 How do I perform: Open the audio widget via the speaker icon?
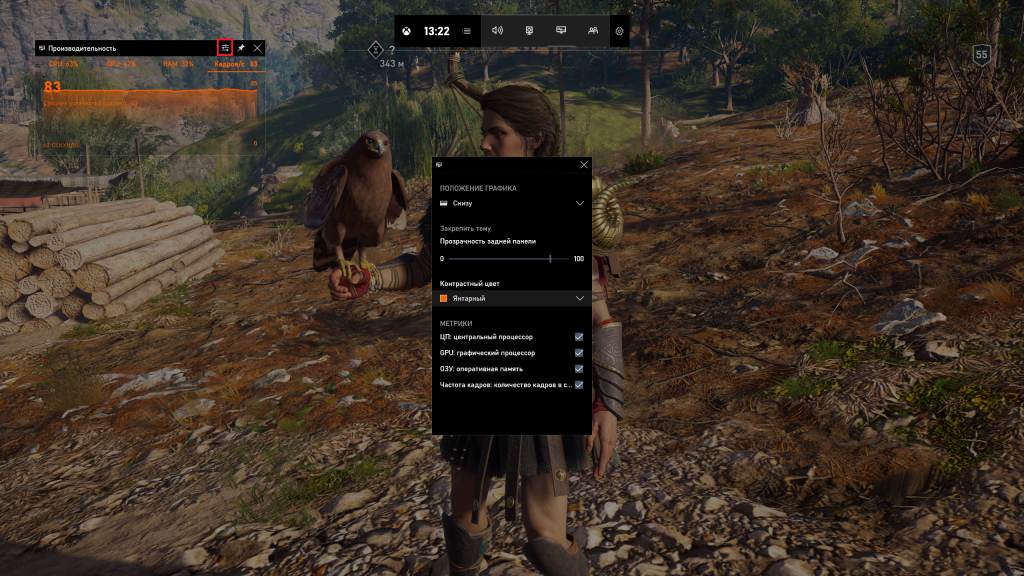point(497,30)
